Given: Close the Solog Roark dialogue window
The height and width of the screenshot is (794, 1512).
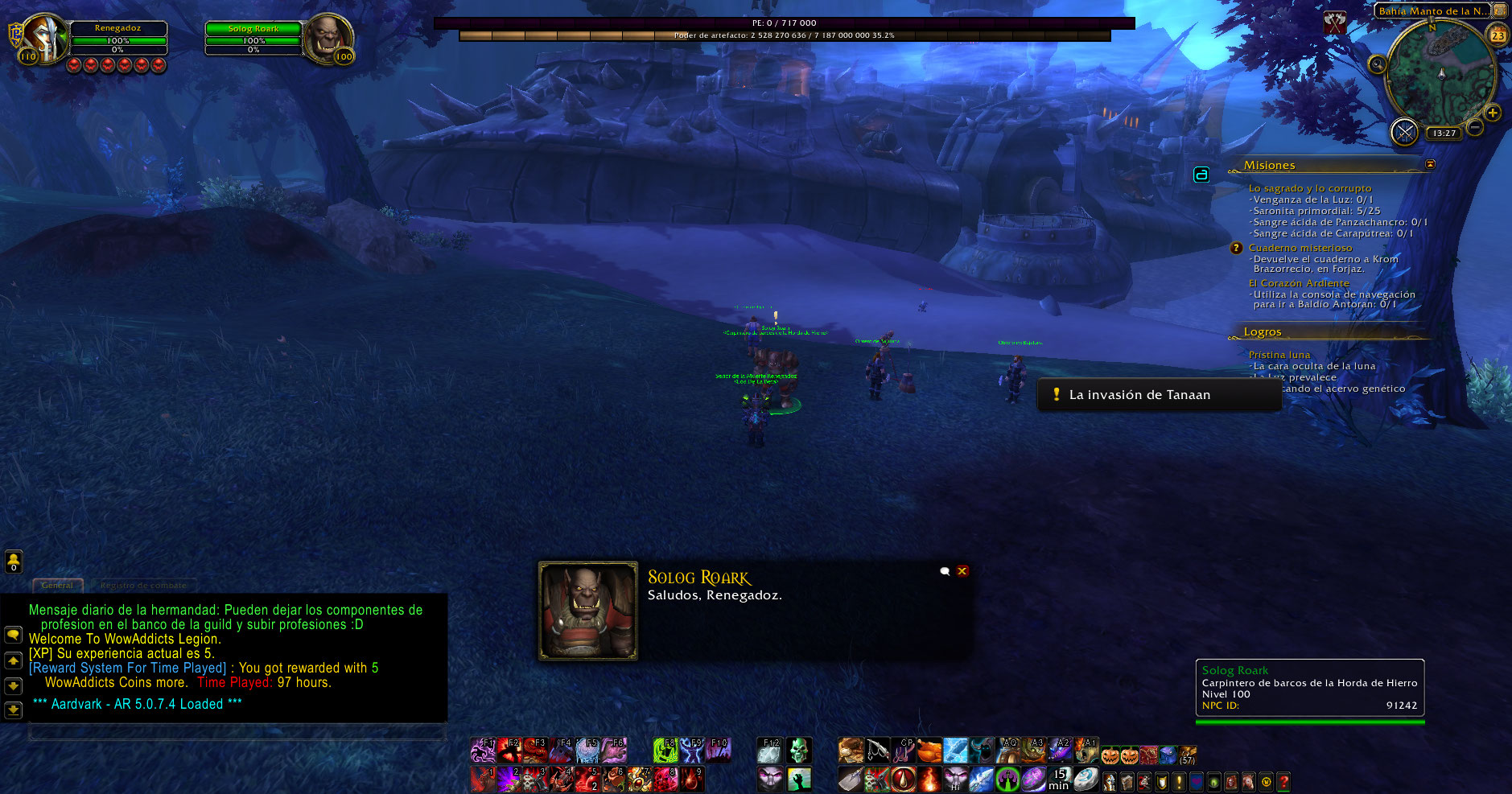Looking at the screenshot, I should coord(962,571).
